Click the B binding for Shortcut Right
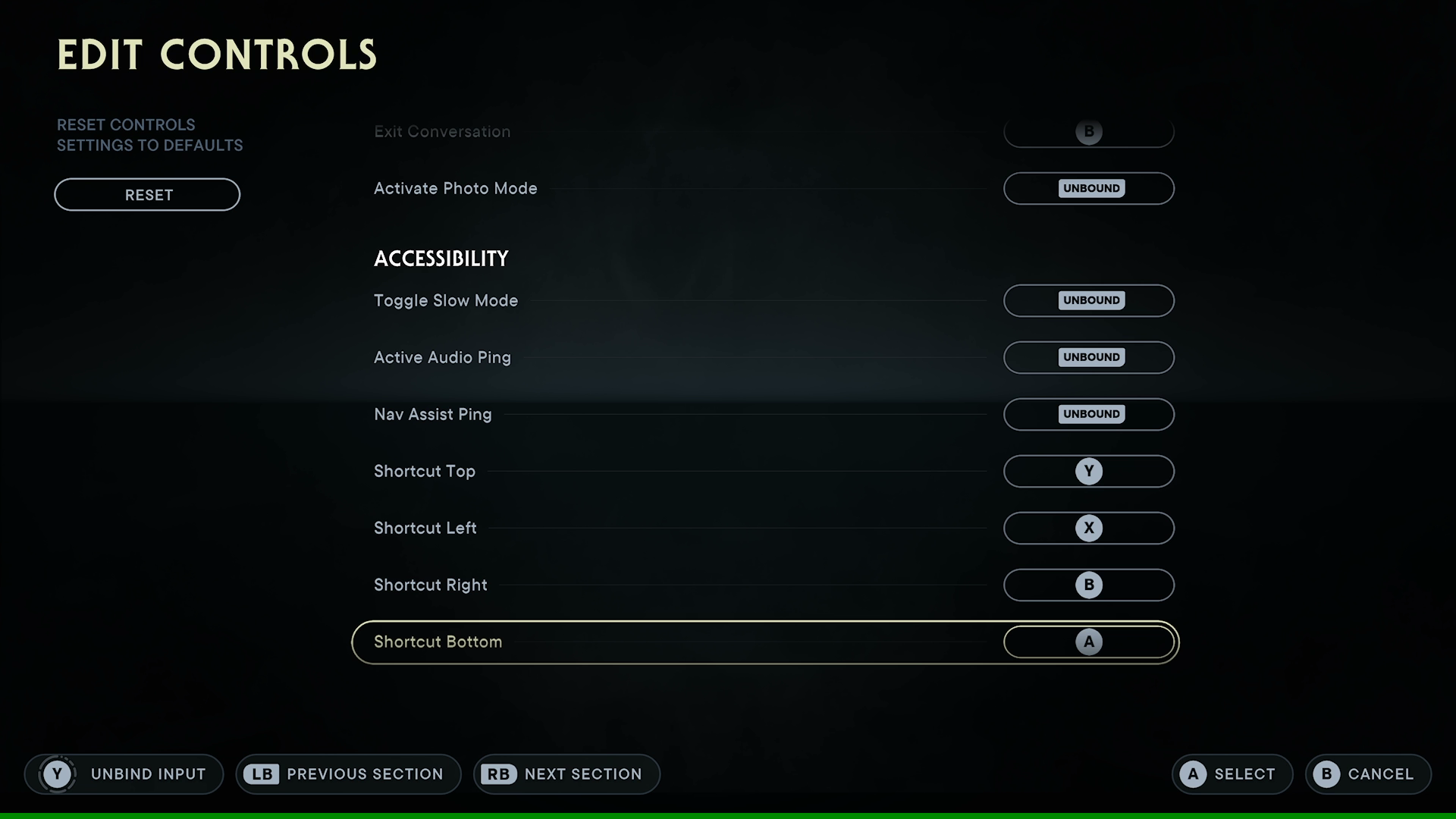Viewport: 1456px width, 819px height. (x=1089, y=585)
